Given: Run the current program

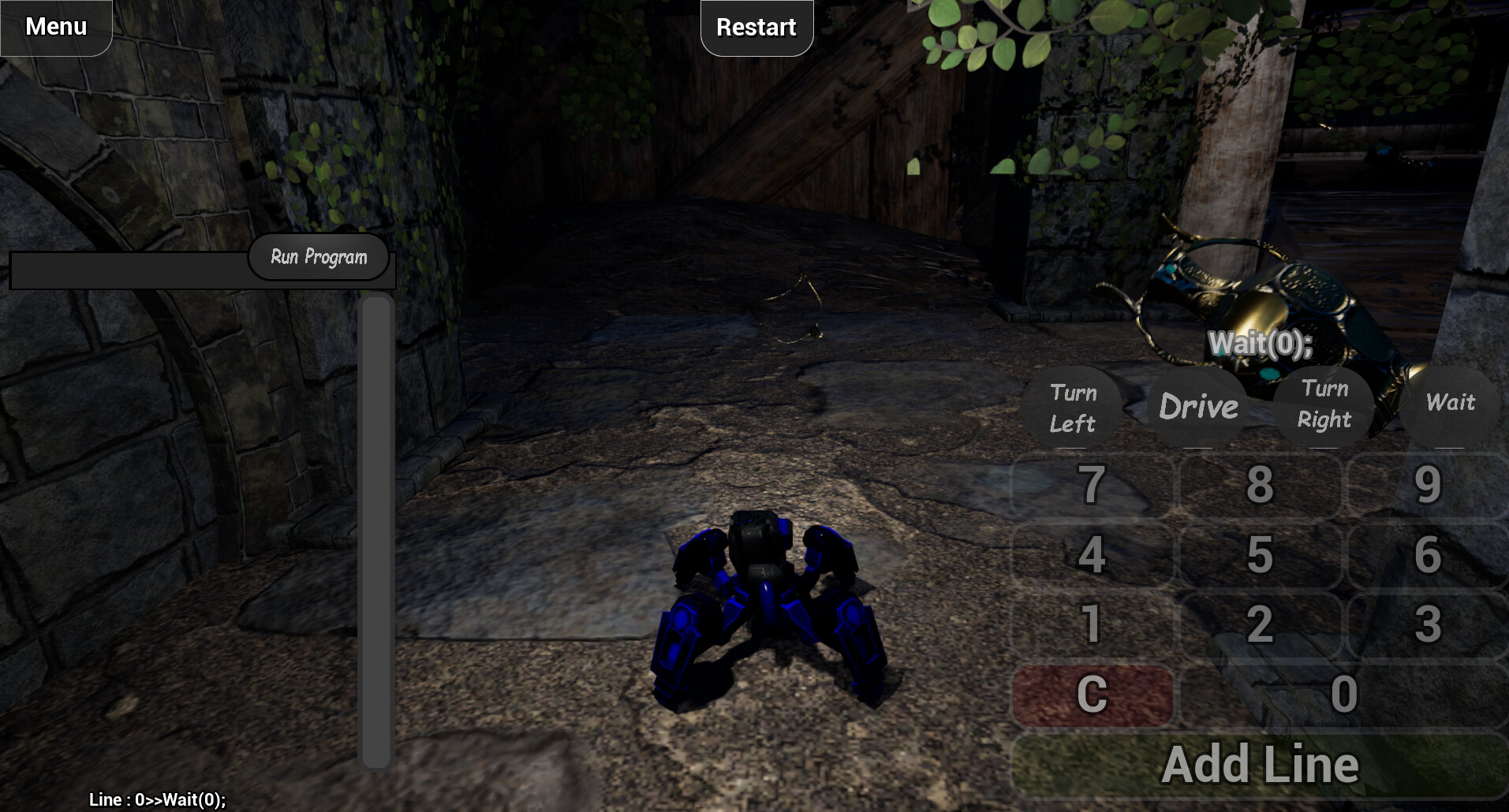Looking at the screenshot, I should (x=318, y=256).
